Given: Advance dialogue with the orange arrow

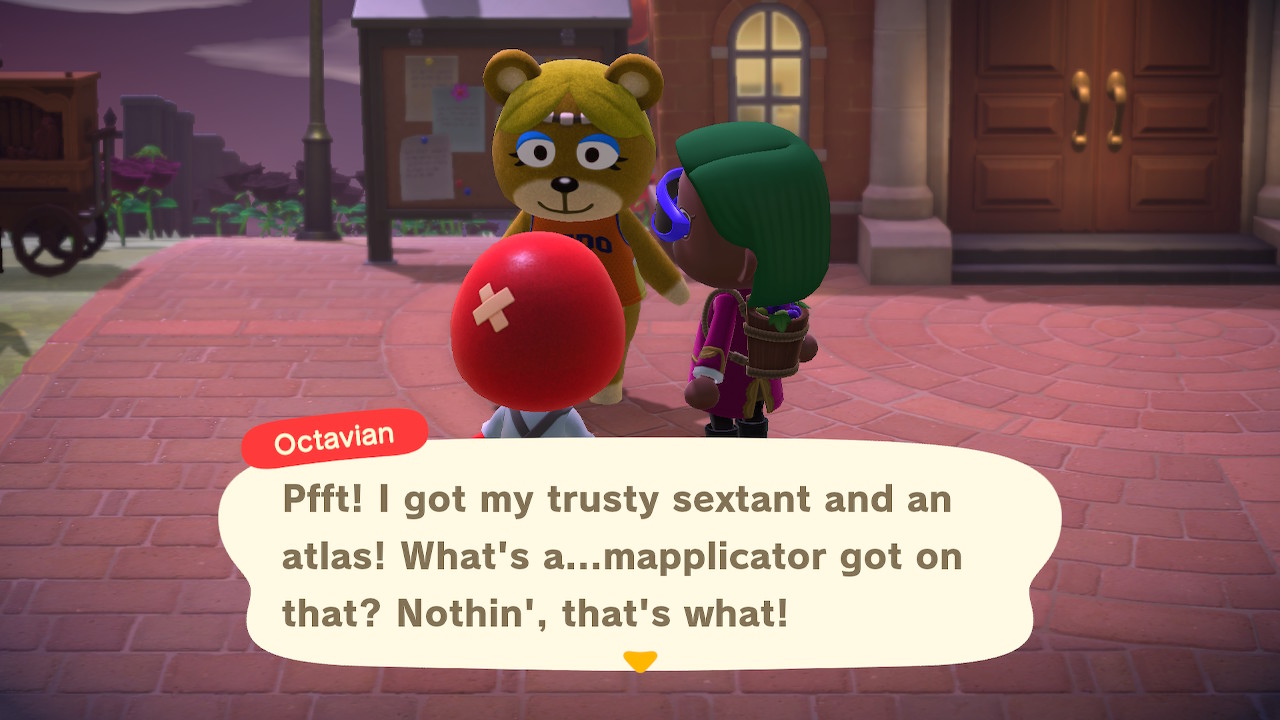Looking at the screenshot, I should [x=639, y=661].
